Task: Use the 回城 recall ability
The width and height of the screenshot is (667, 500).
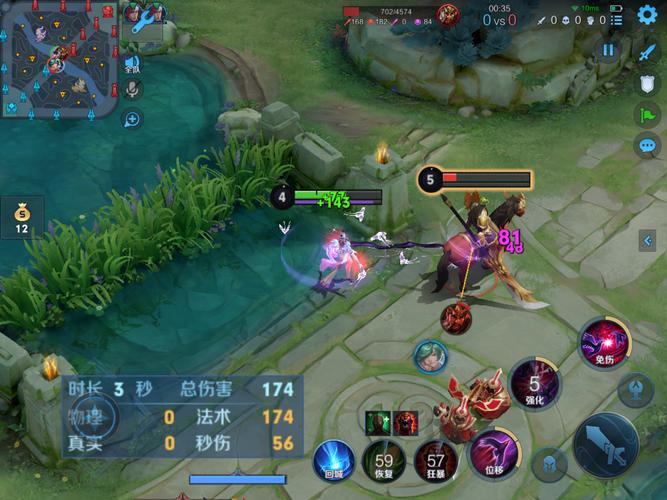Action: 334,460
